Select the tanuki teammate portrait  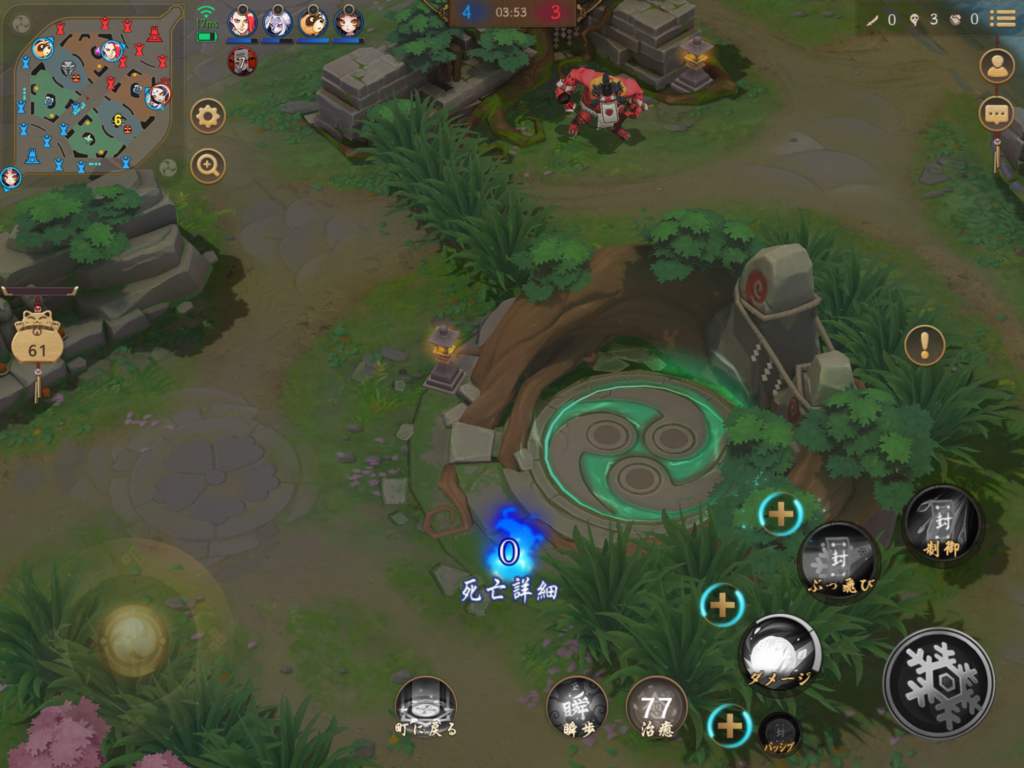click(312, 21)
